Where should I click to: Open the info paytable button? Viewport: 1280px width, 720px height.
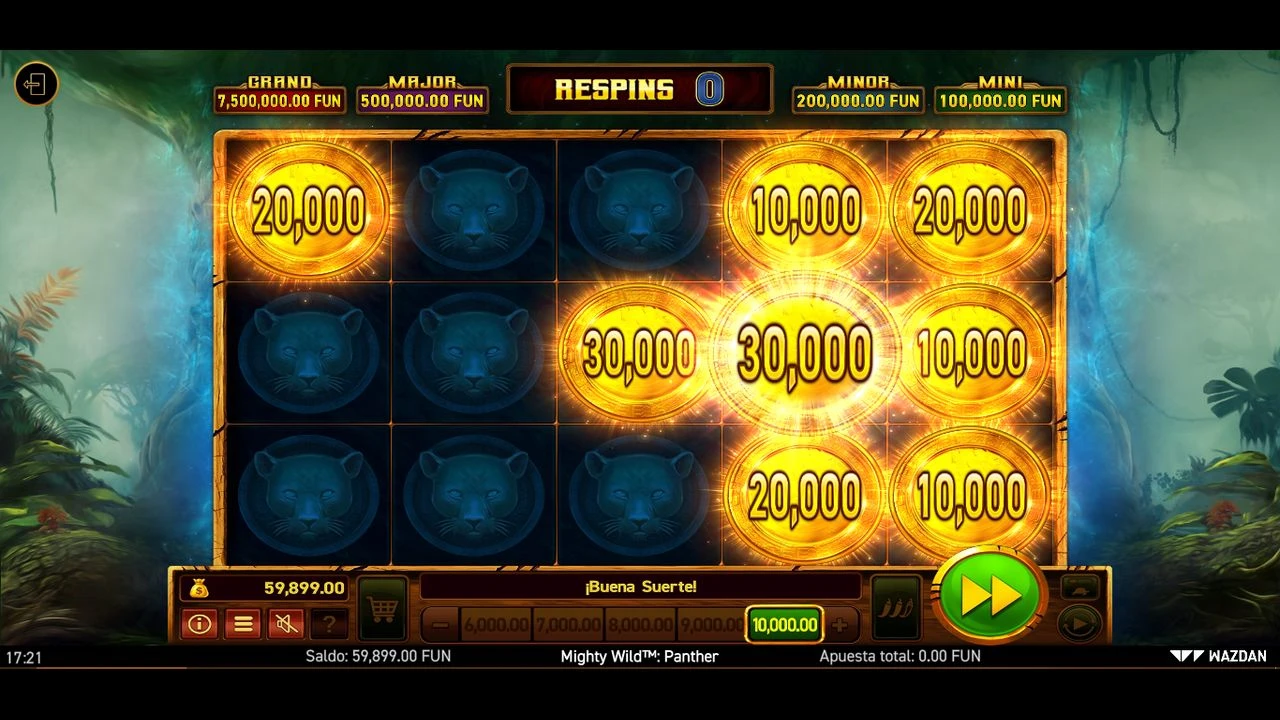[x=200, y=624]
